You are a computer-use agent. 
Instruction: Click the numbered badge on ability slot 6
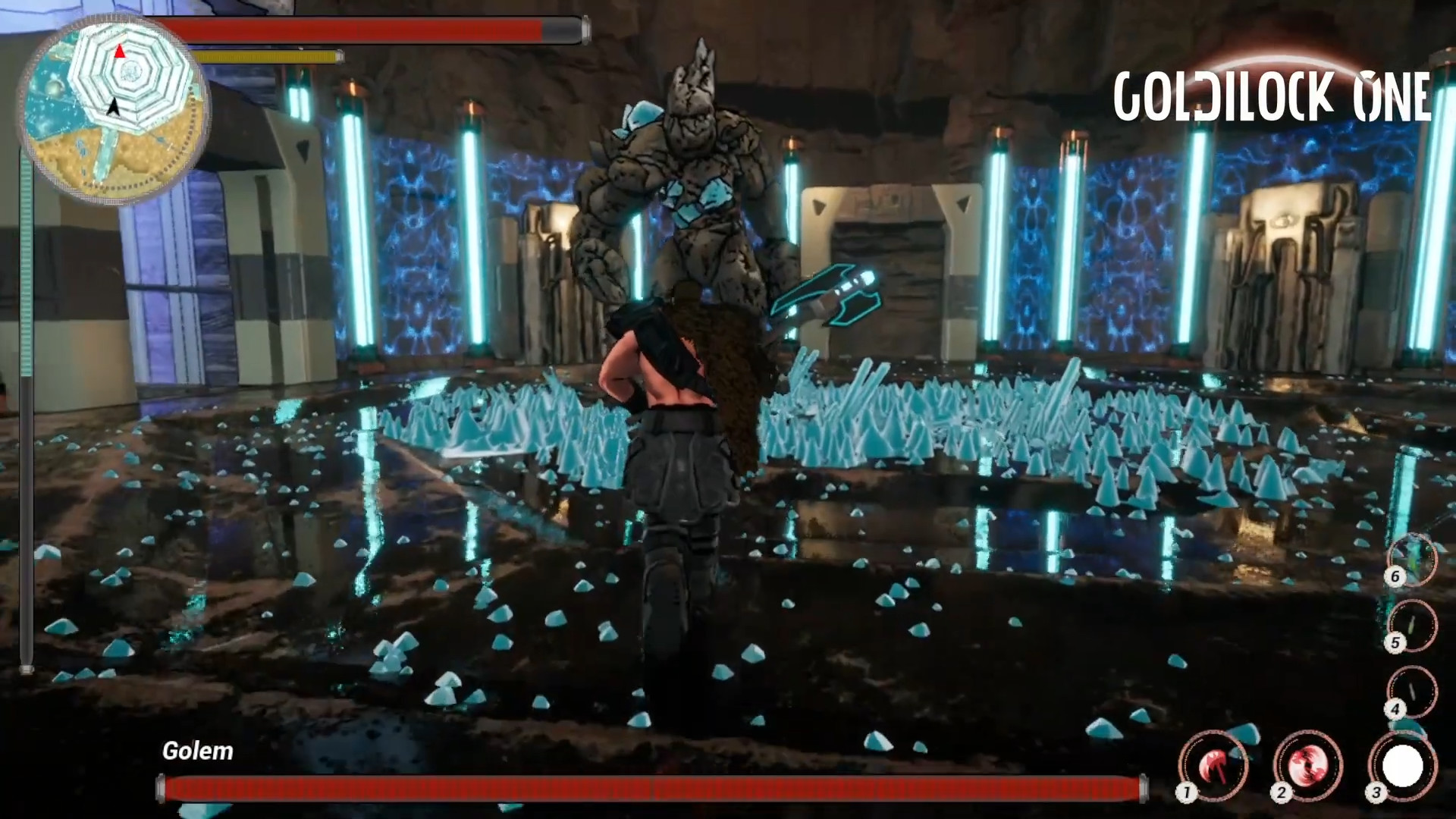(1395, 576)
